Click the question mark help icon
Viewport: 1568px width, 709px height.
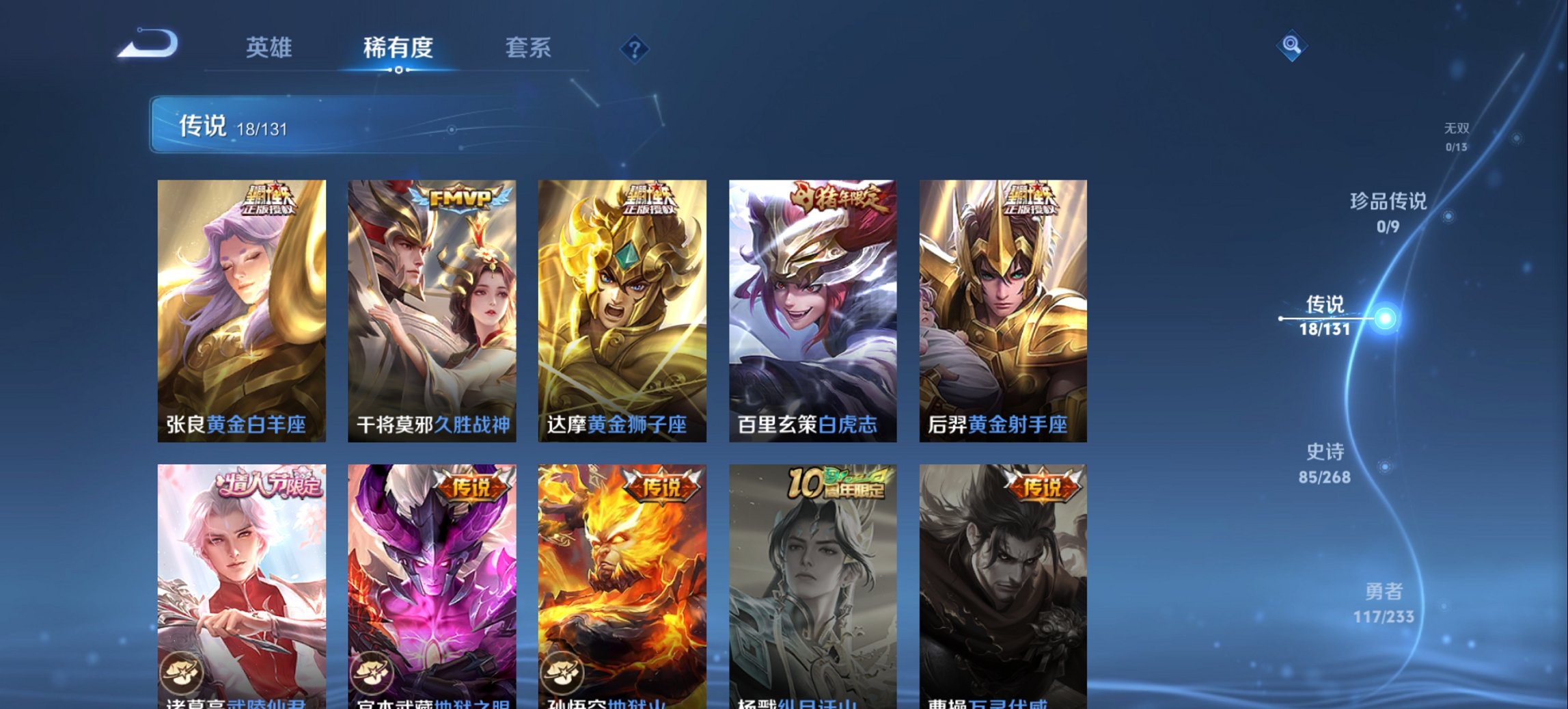click(635, 48)
